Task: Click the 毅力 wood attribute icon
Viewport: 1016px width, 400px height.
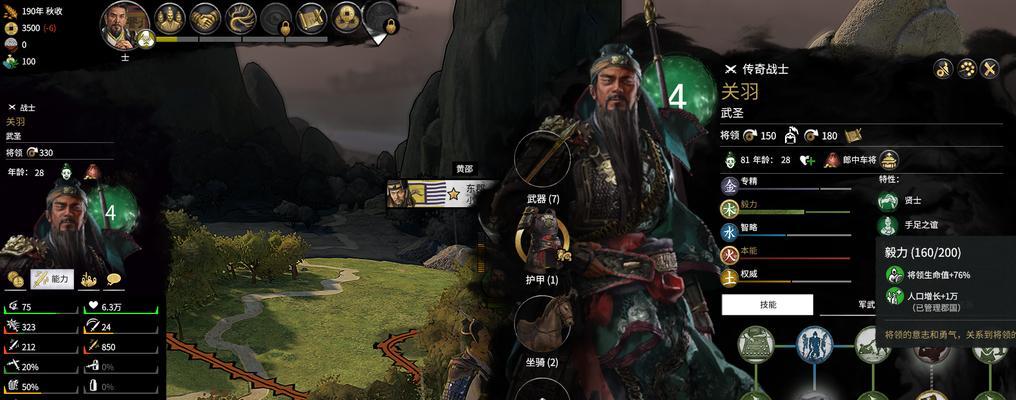Action: 730,207
